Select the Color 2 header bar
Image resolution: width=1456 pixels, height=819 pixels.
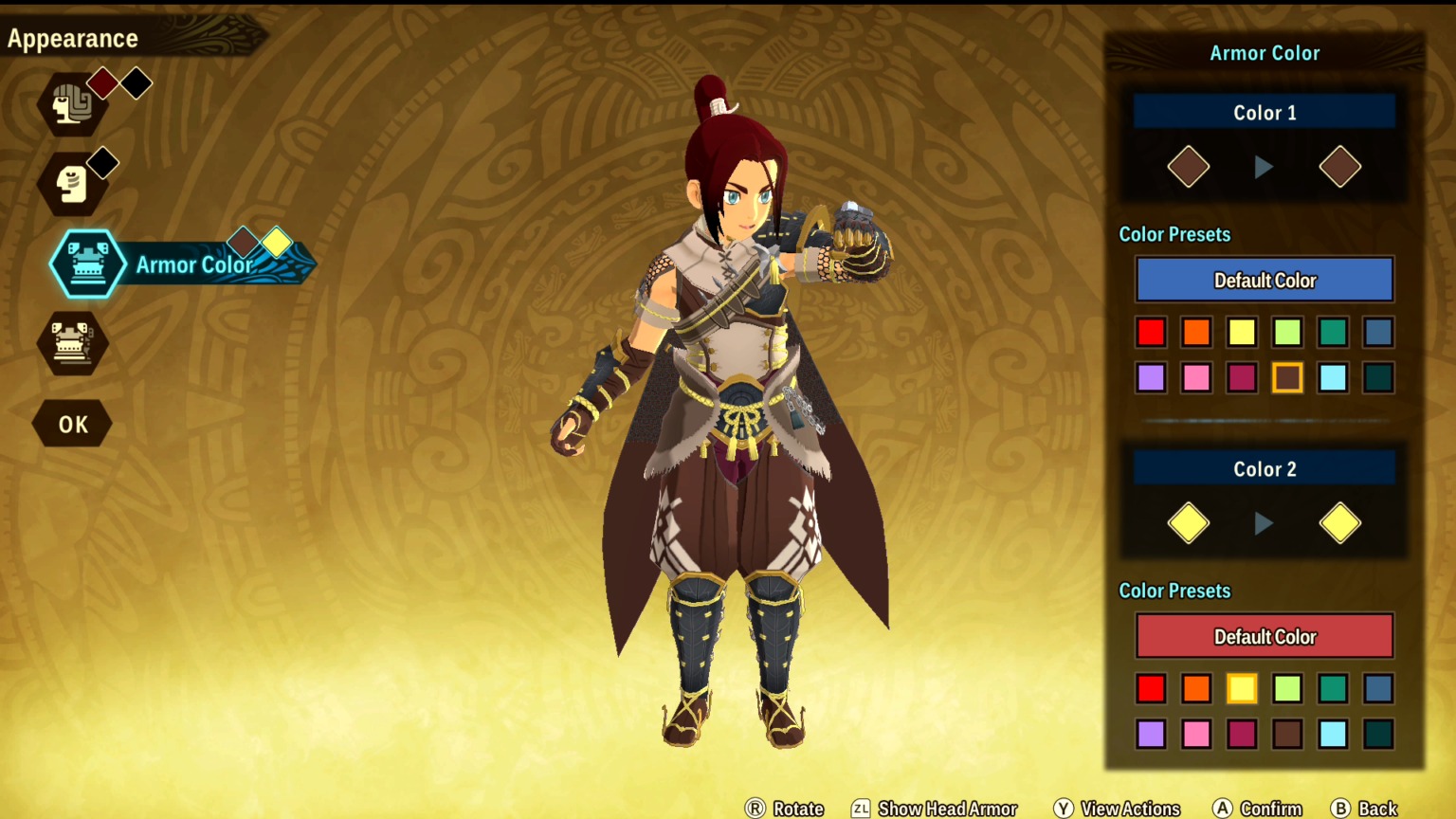[1264, 468]
